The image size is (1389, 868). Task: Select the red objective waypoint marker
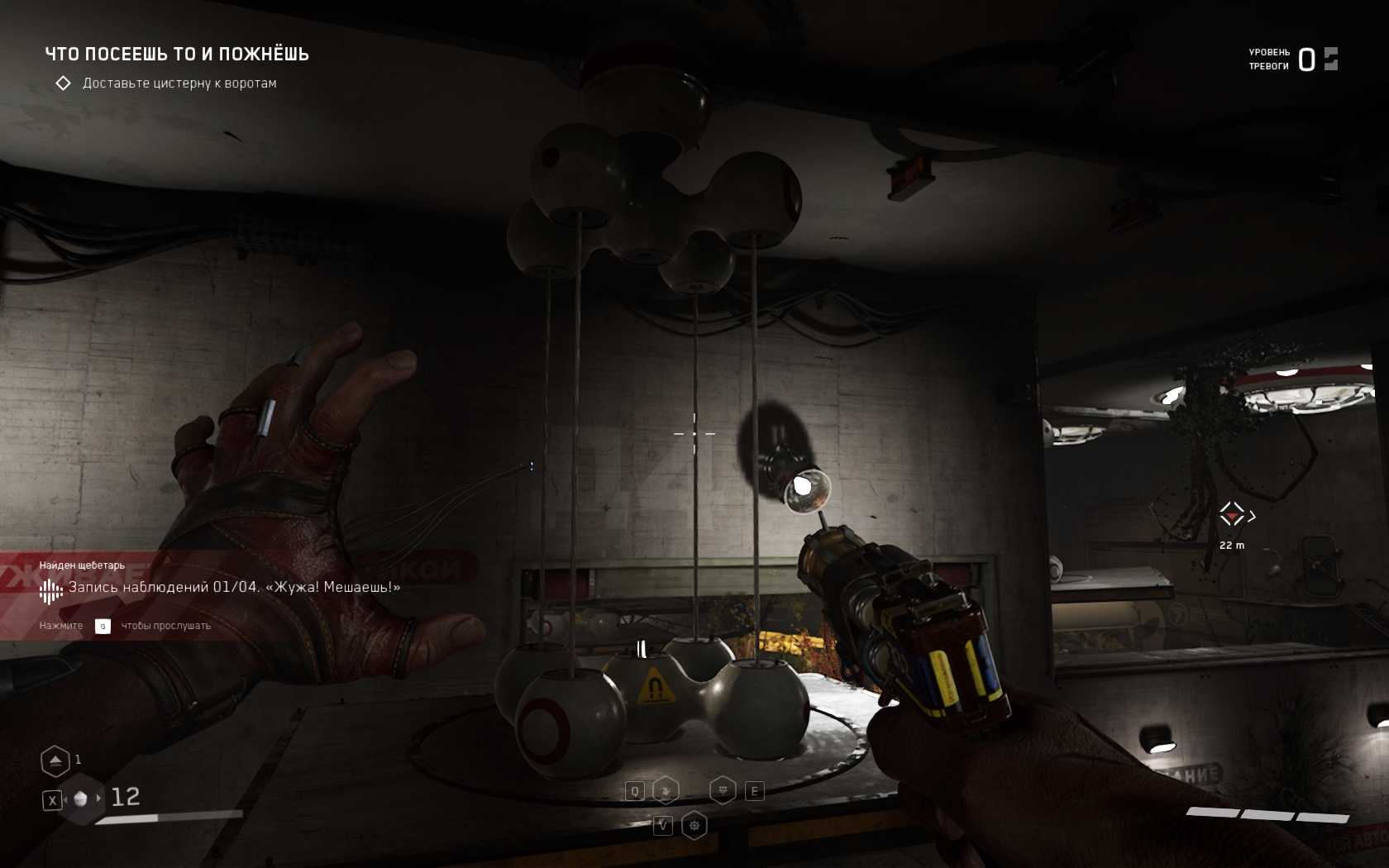[x=1233, y=515]
